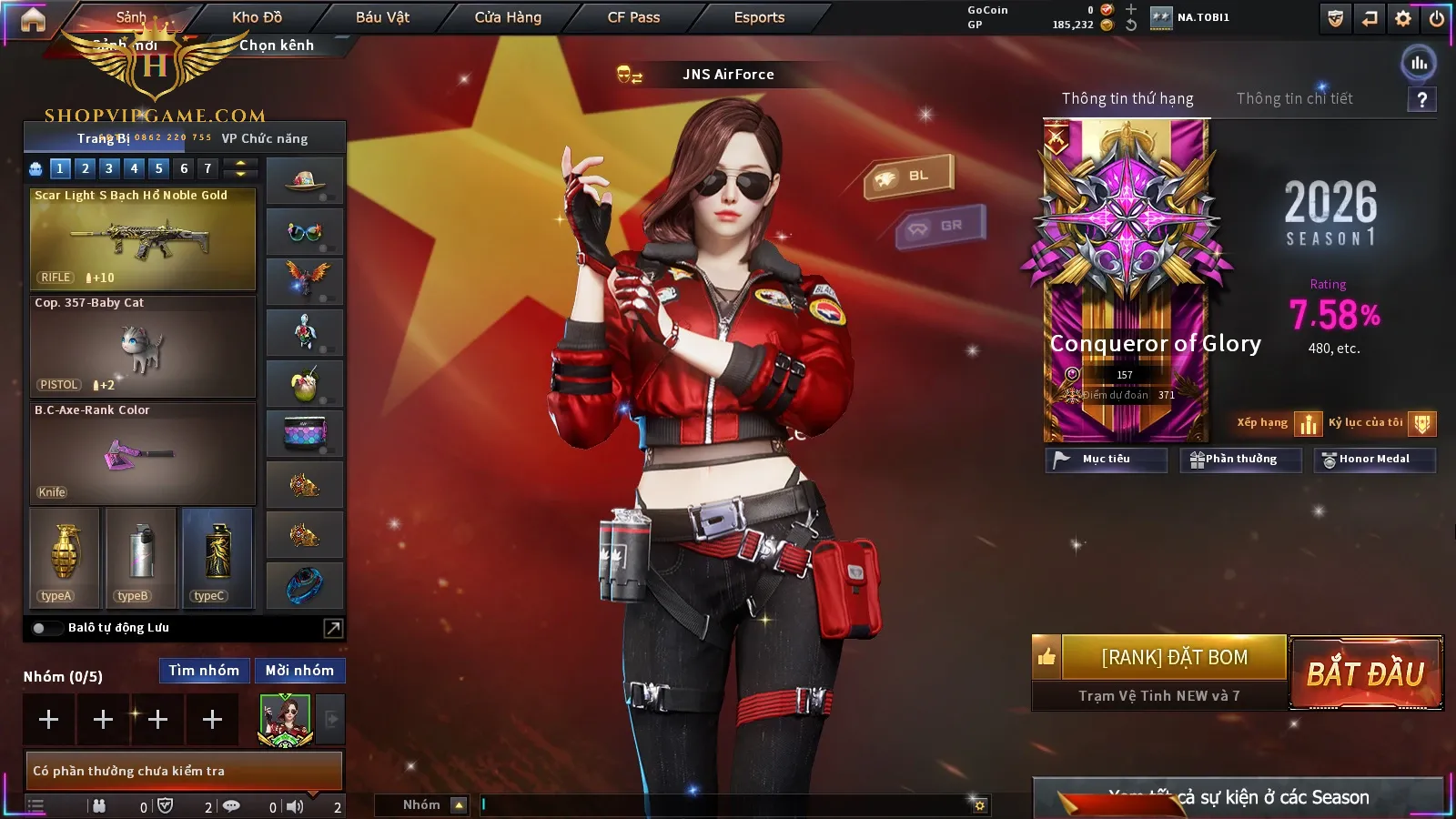Start the match with BẮT ĐẦU
The height and width of the screenshot is (819, 1456).
click(1365, 673)
